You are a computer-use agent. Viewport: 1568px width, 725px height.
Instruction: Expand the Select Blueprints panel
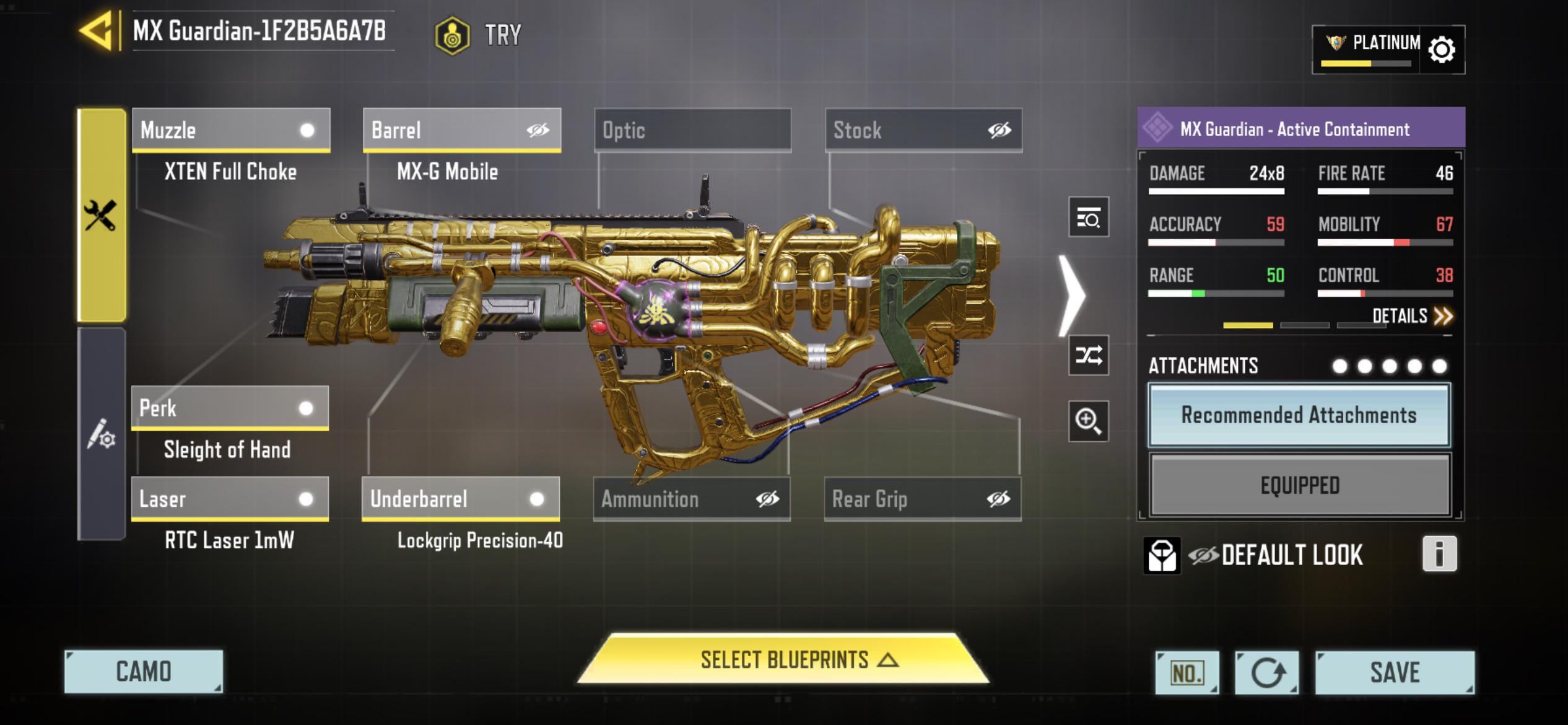[x=783, y=659]
